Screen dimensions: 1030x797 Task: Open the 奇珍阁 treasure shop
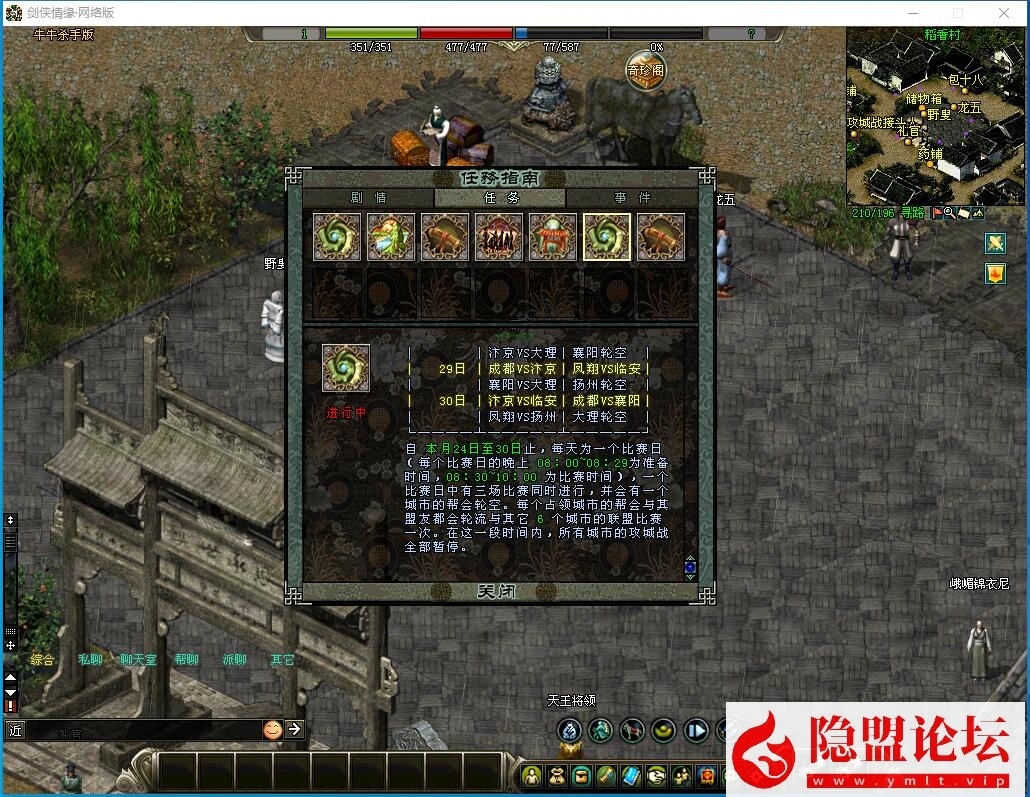click(645, 70)
